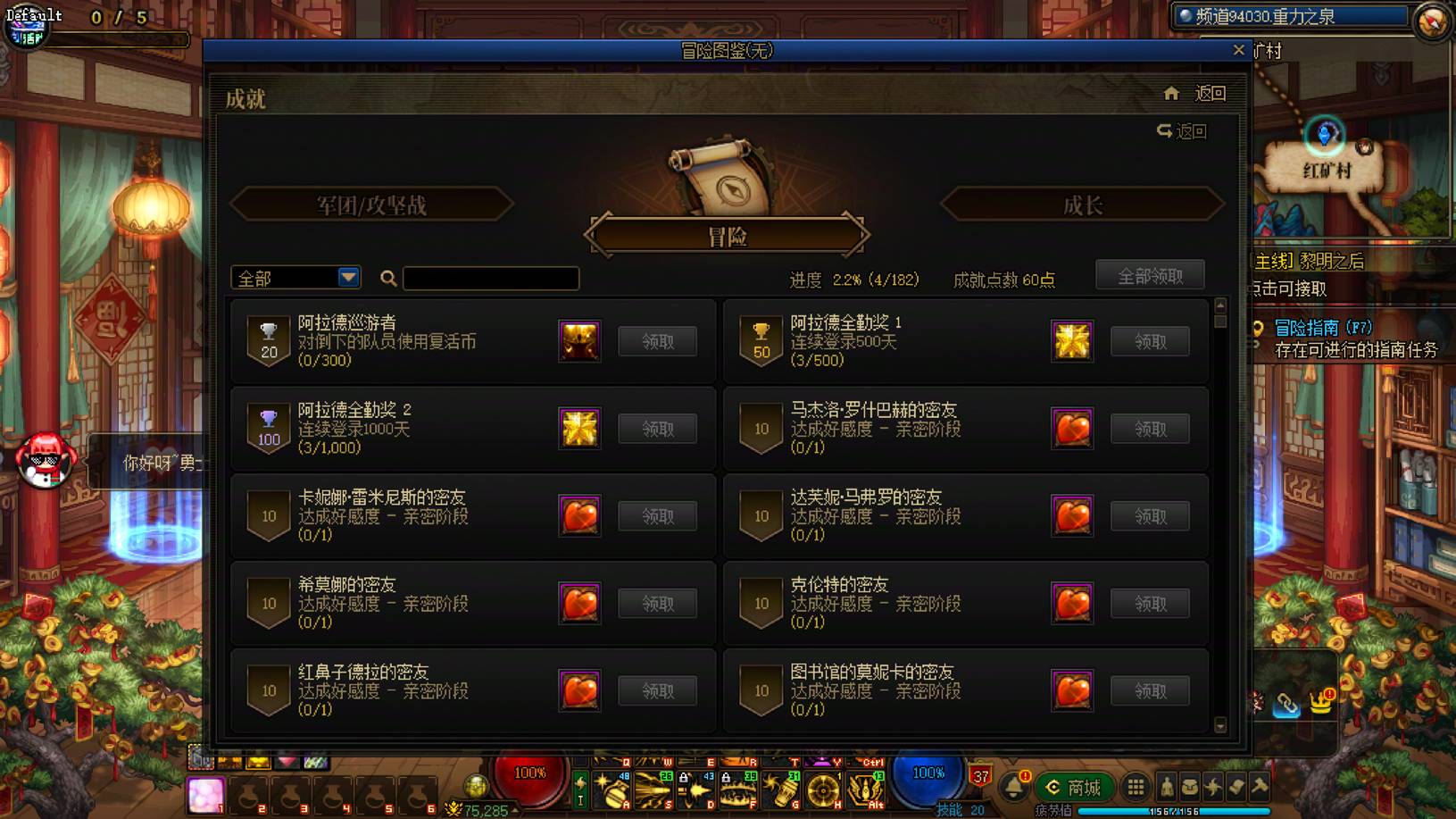Open the 全部 category filter dropdown
This screenshot has height=819, width=1456.
click(295, 278)
